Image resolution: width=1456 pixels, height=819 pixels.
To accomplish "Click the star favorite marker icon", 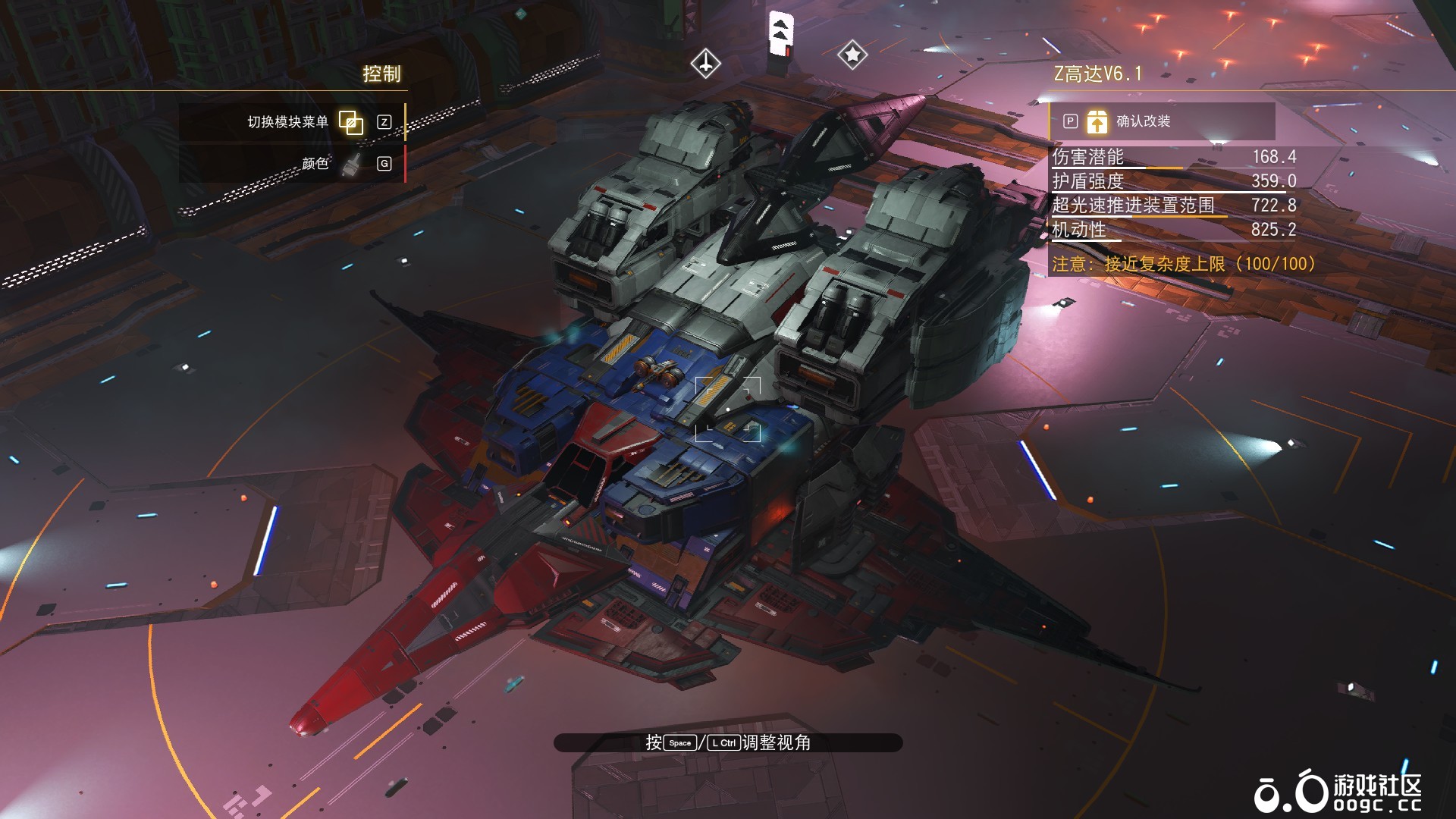I will pos(853,55).
